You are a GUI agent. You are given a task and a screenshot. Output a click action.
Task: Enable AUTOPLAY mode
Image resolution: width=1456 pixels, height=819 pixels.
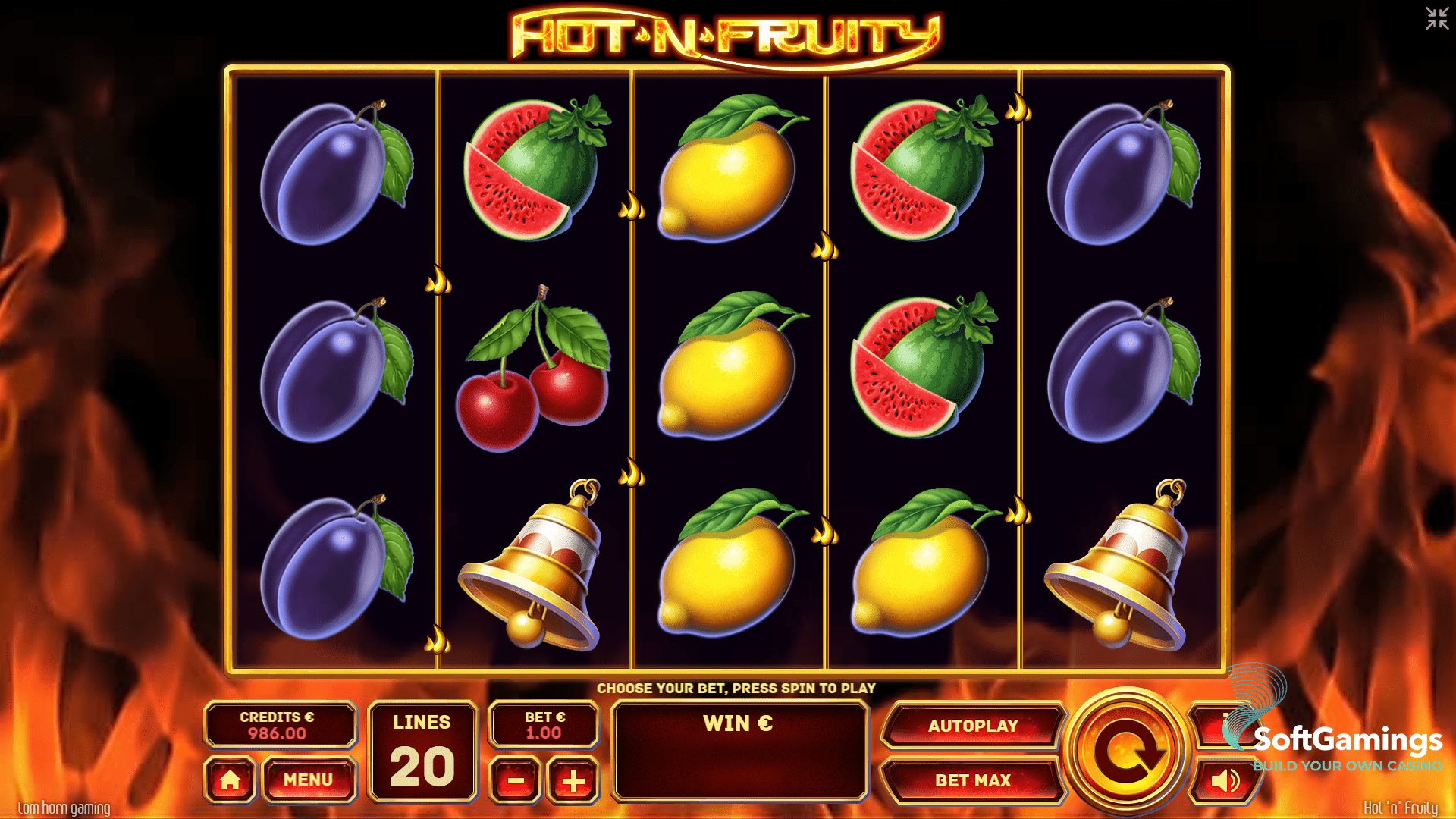click(x=974, y=724)
